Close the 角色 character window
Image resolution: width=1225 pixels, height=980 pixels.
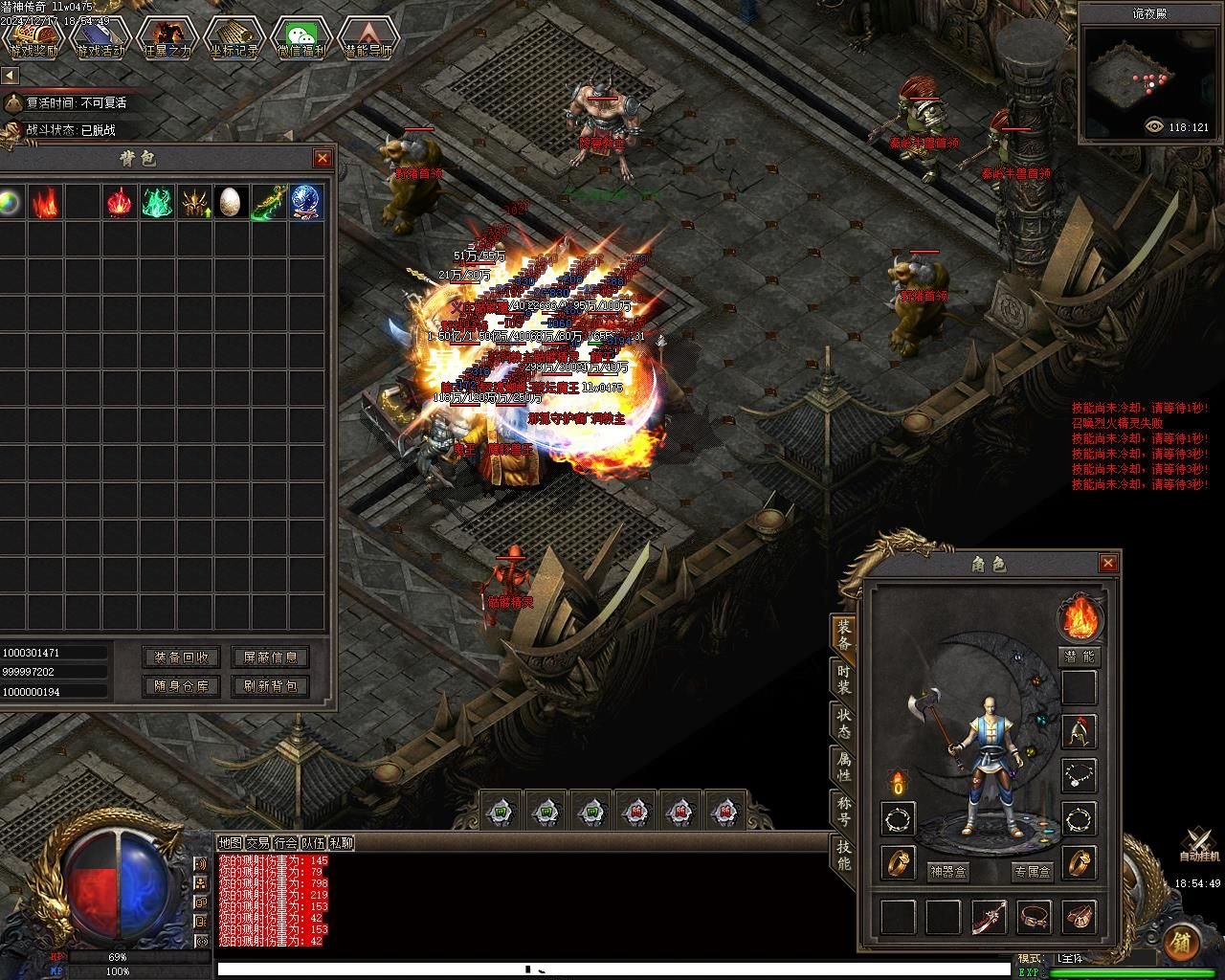tap(1108, 563)
